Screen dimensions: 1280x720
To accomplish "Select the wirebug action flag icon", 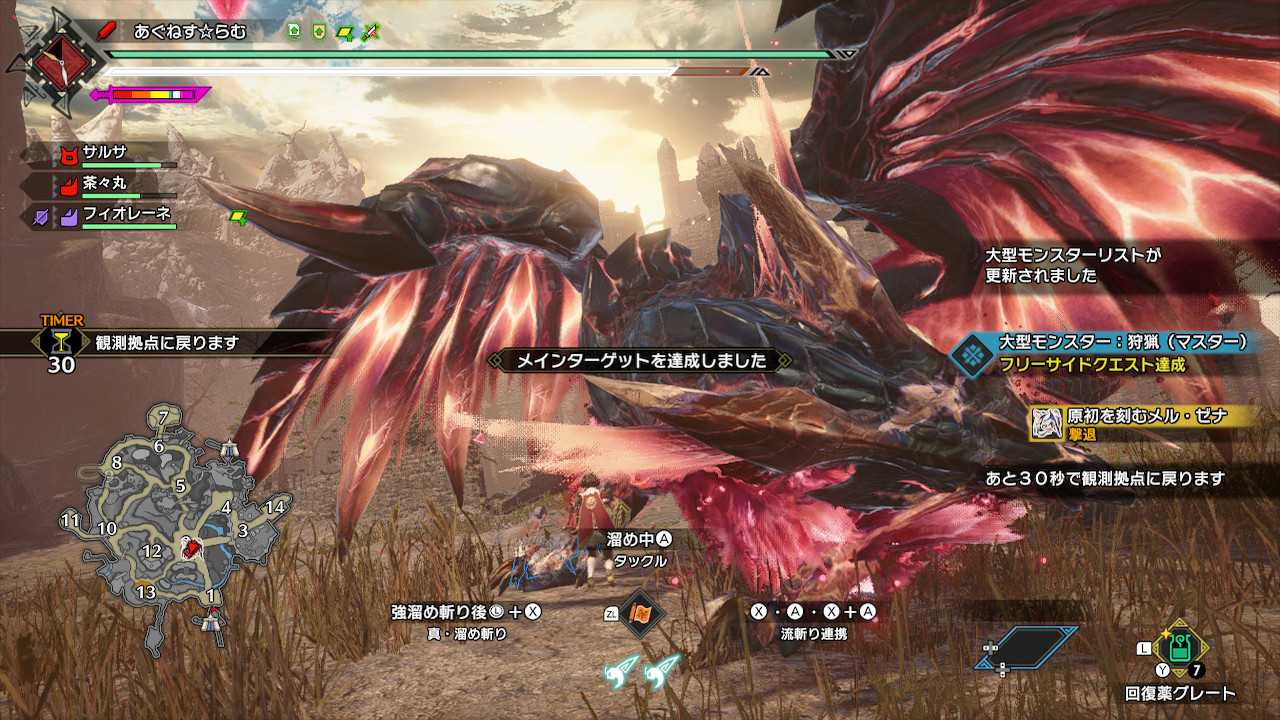I will pos(639,612).
